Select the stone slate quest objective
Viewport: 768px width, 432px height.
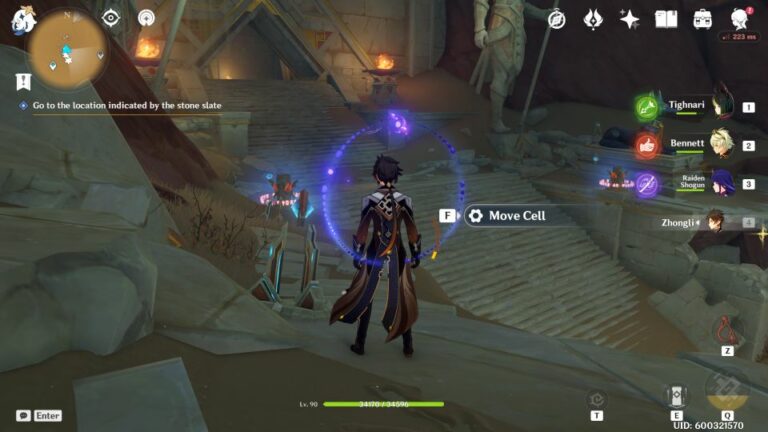click(126, 105)
